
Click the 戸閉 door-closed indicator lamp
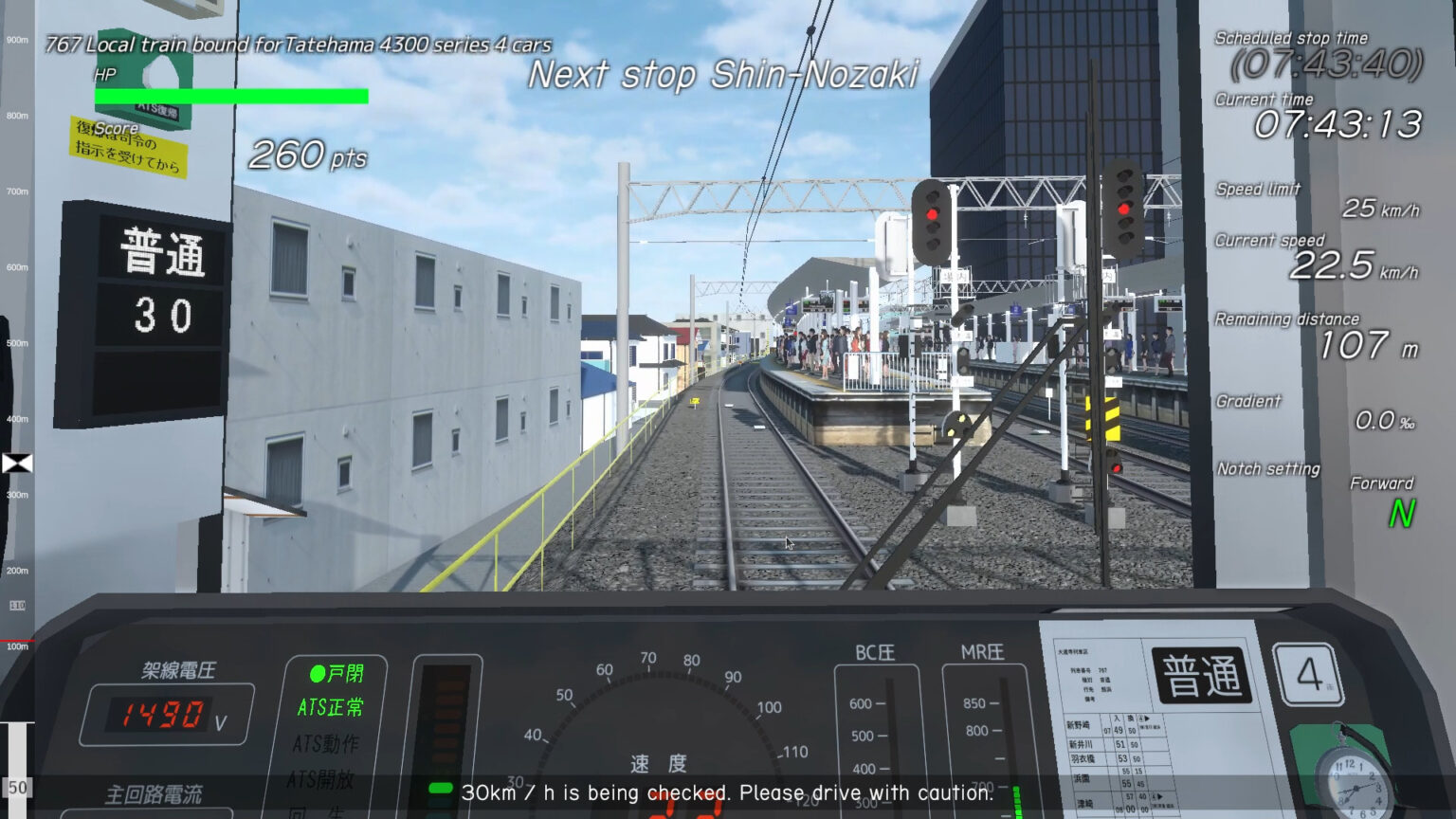(x=334, y=675)
